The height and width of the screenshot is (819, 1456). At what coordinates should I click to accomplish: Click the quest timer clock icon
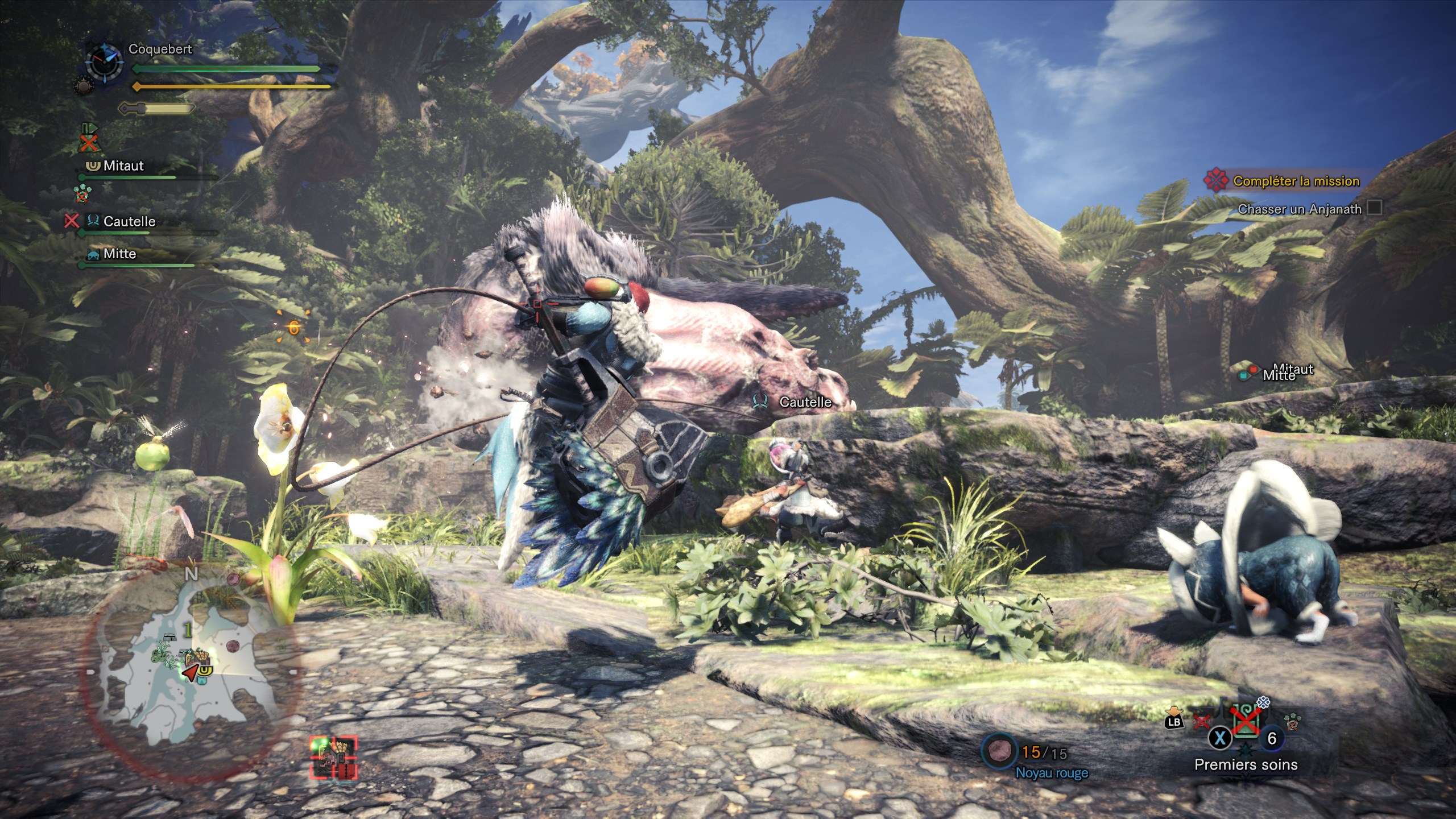(x=104, y=61)
